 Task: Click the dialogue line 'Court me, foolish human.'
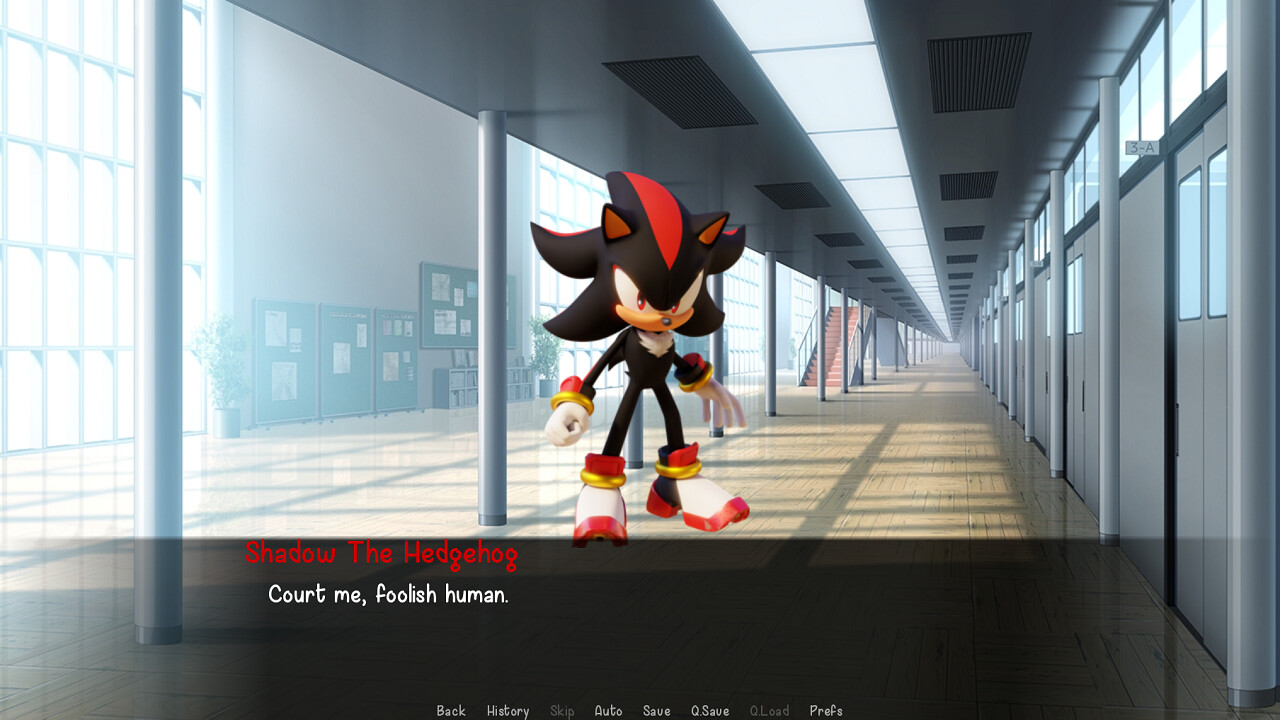388,594
